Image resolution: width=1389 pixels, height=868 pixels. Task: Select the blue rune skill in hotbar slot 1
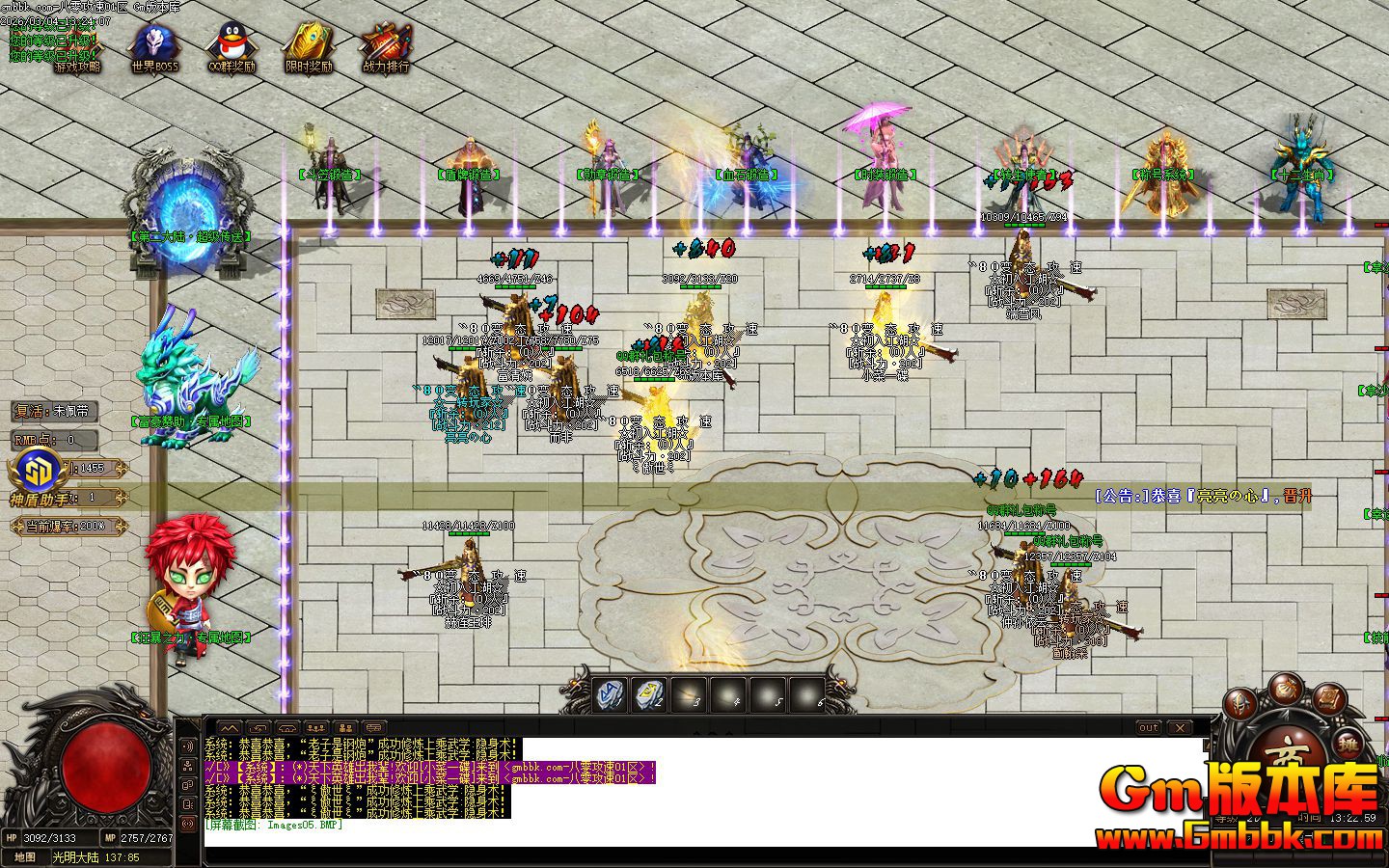point(610,692)
